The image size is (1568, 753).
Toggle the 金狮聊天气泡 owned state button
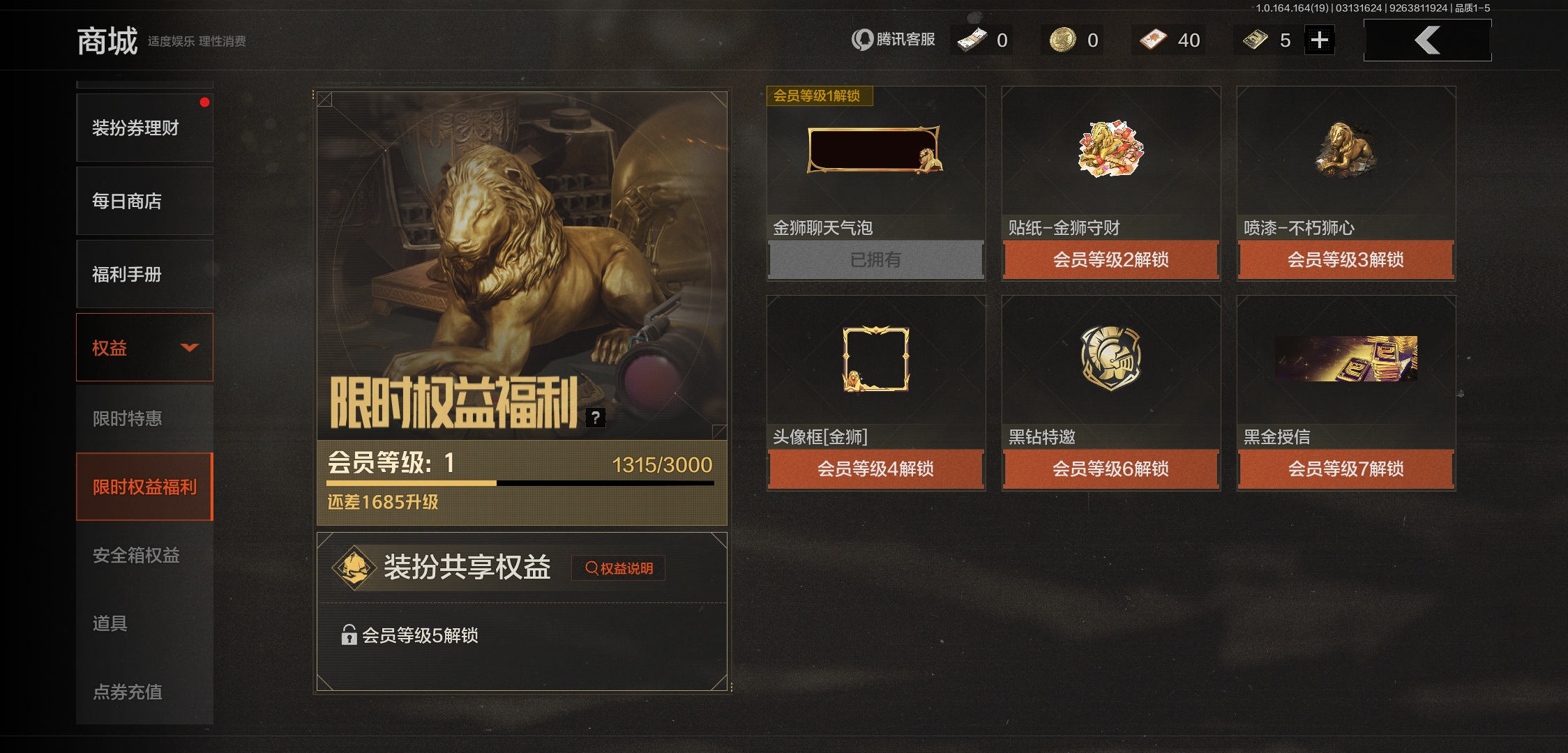tap(875, 259)
